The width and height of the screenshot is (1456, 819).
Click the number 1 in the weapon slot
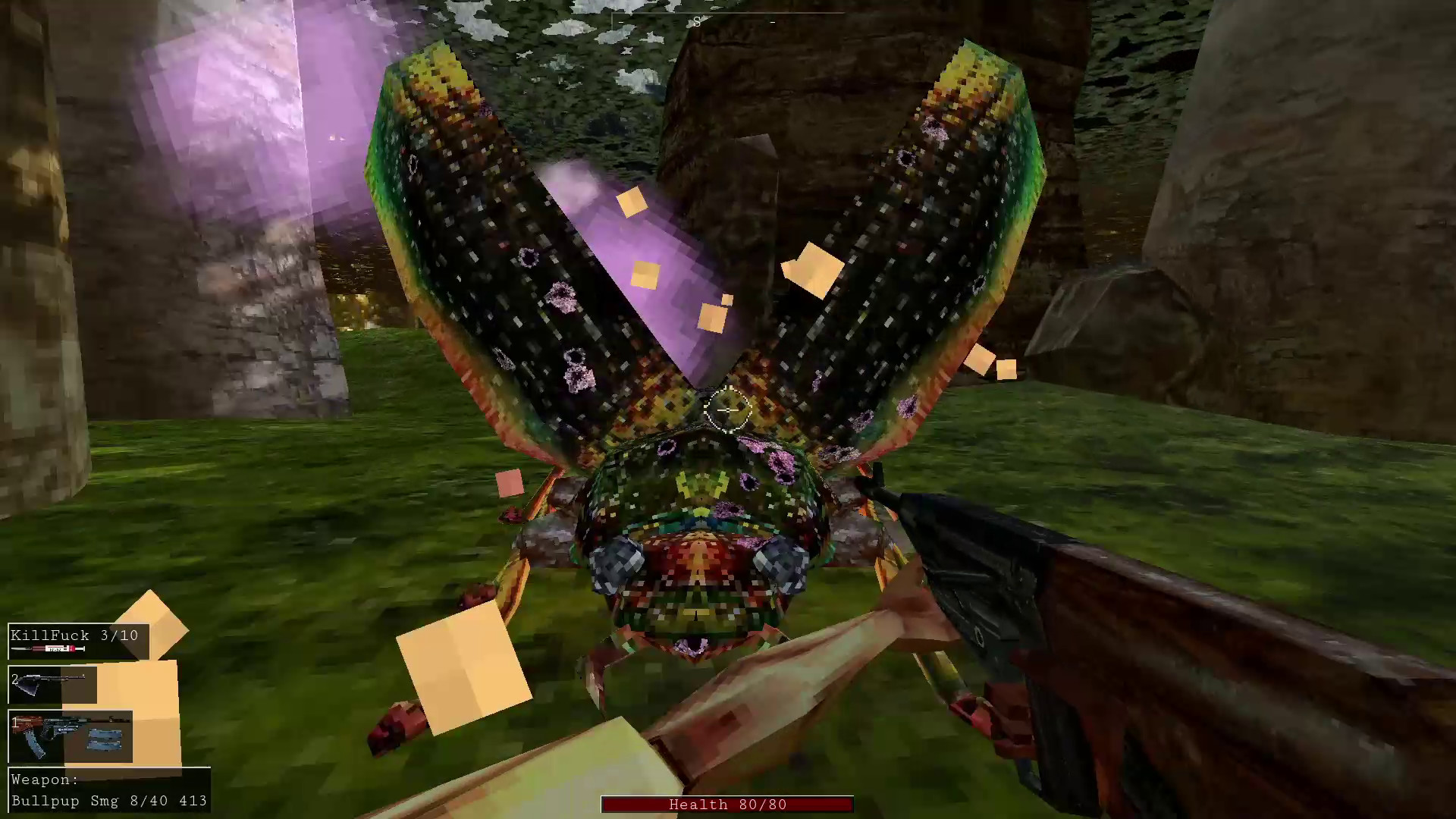(15, 723)
